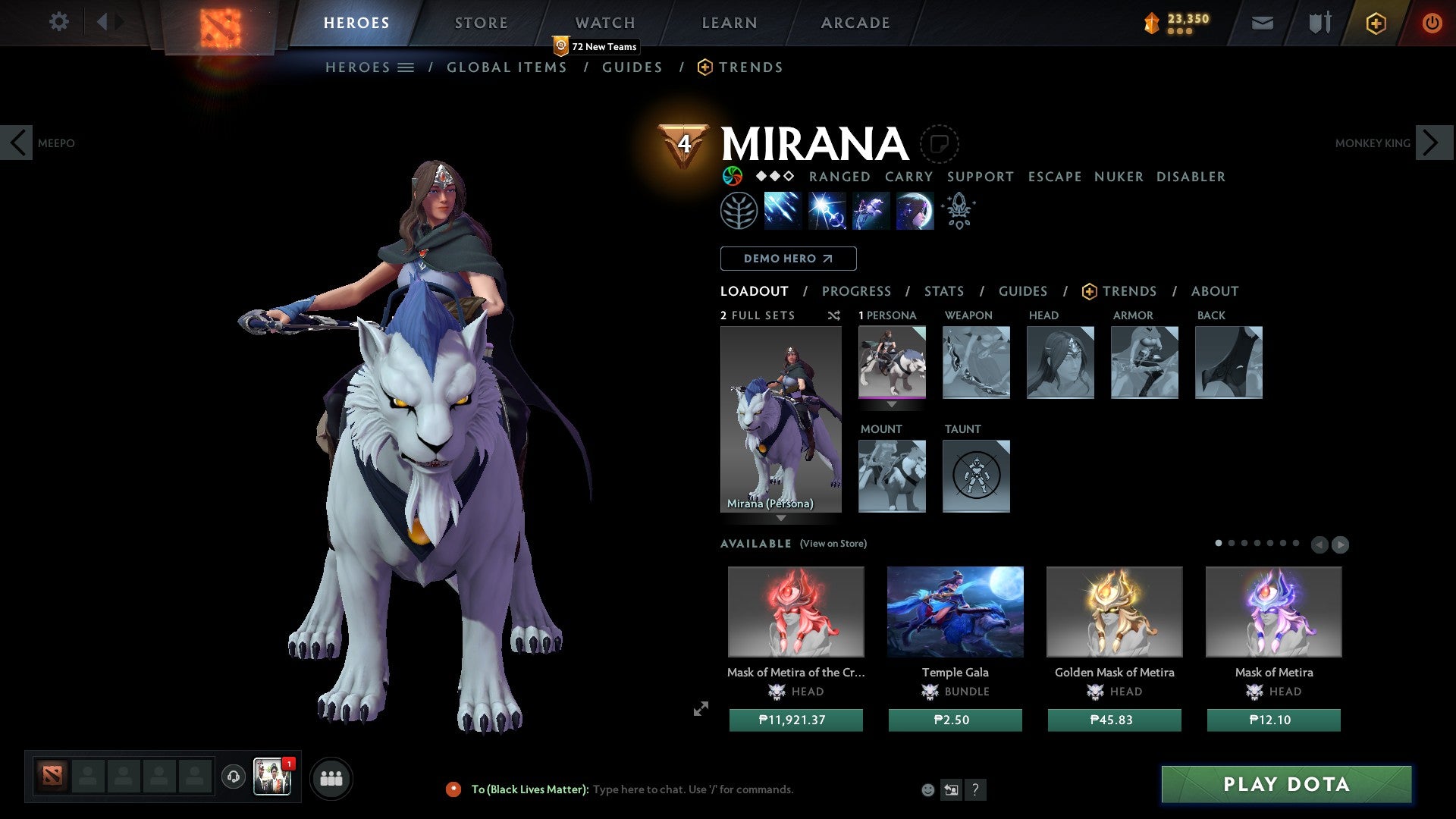Screen dimensions: 1456x819
Task: Buy Temple Gala bundle for ₱2.50
Action: [x=955, y=720]
